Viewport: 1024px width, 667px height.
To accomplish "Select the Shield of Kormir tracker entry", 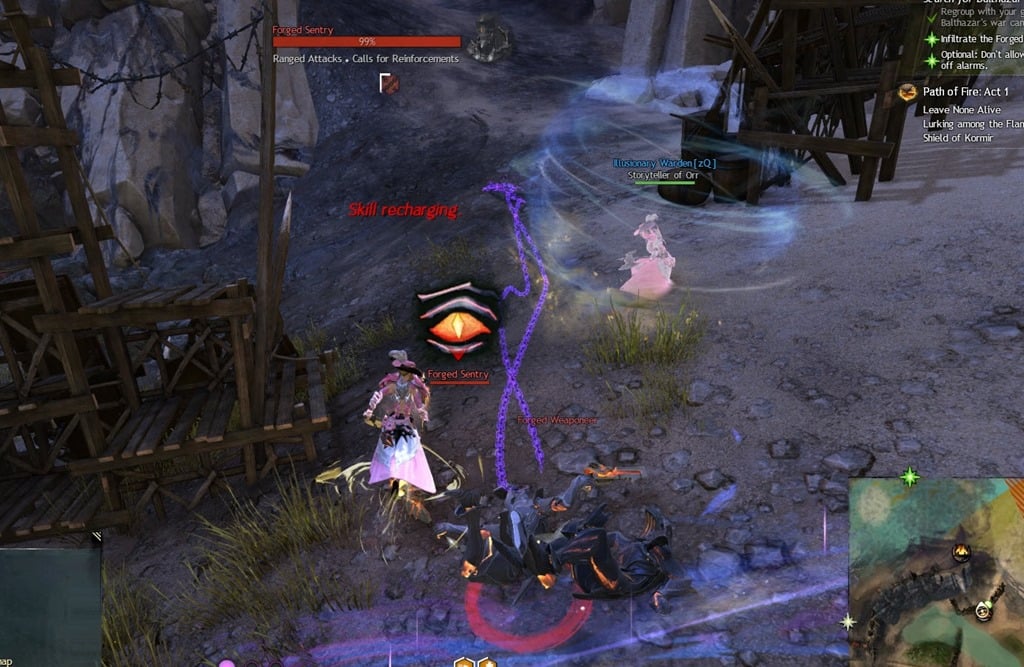I will point(958,138).
